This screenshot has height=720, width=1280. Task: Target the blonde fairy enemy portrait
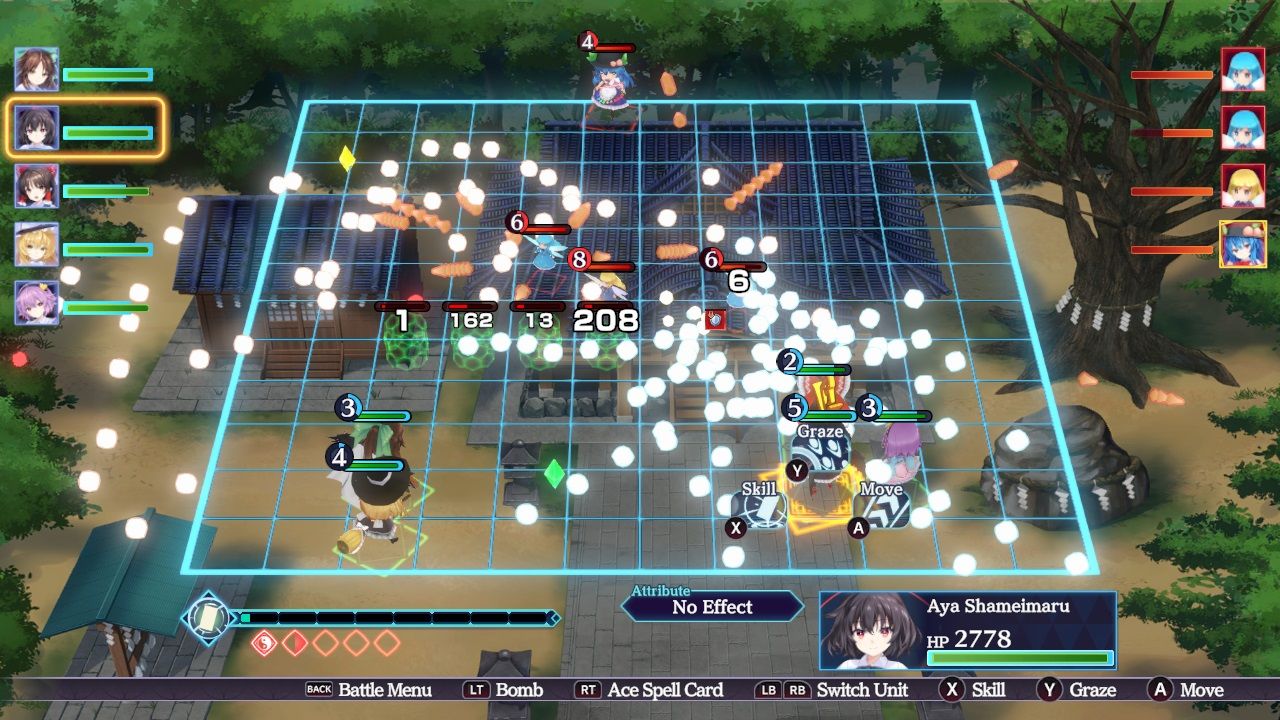[1243, 186]
